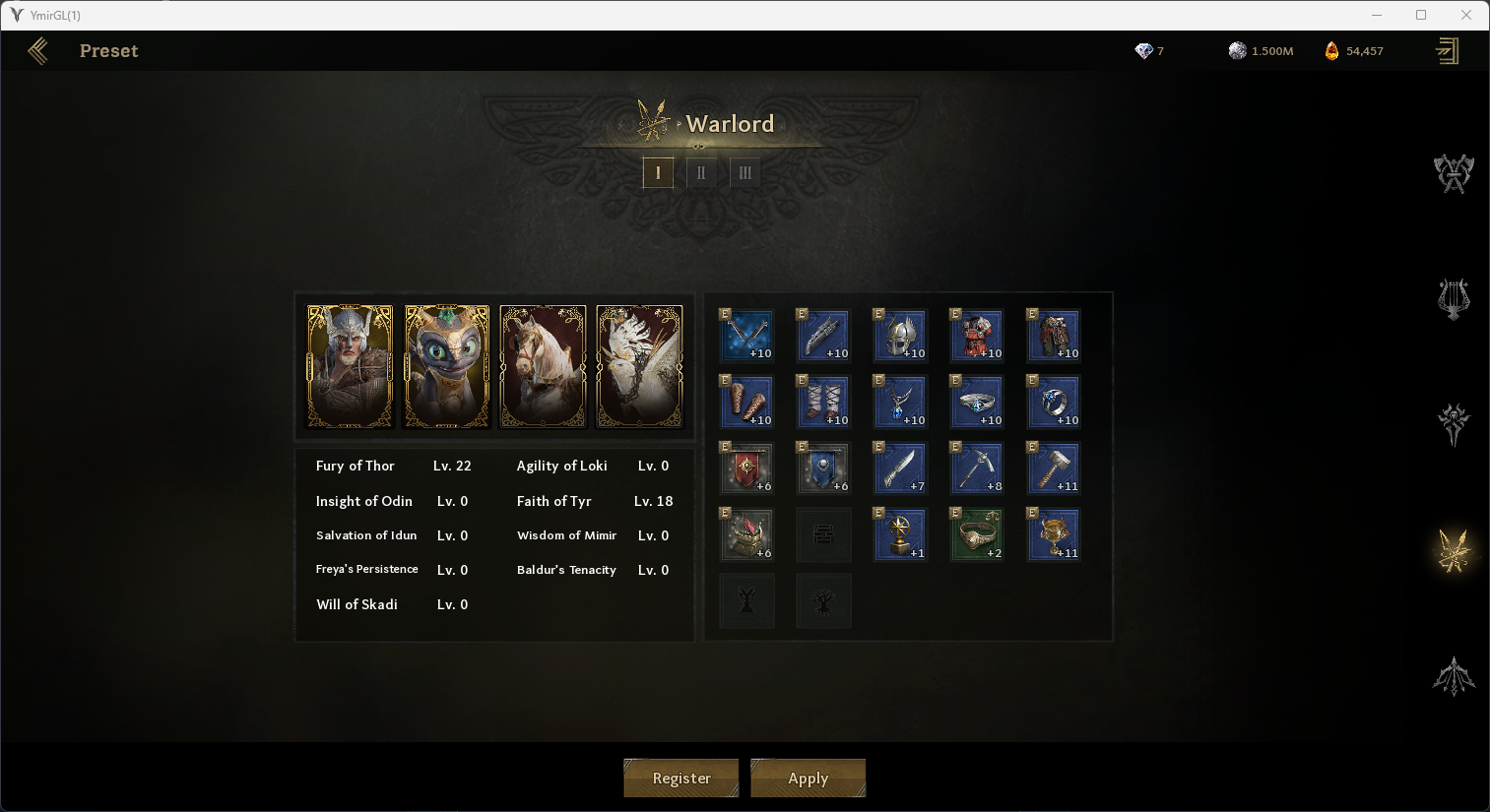Open the green +2 ring slot
The image size is (1490, 812).
tap(977, 534)
